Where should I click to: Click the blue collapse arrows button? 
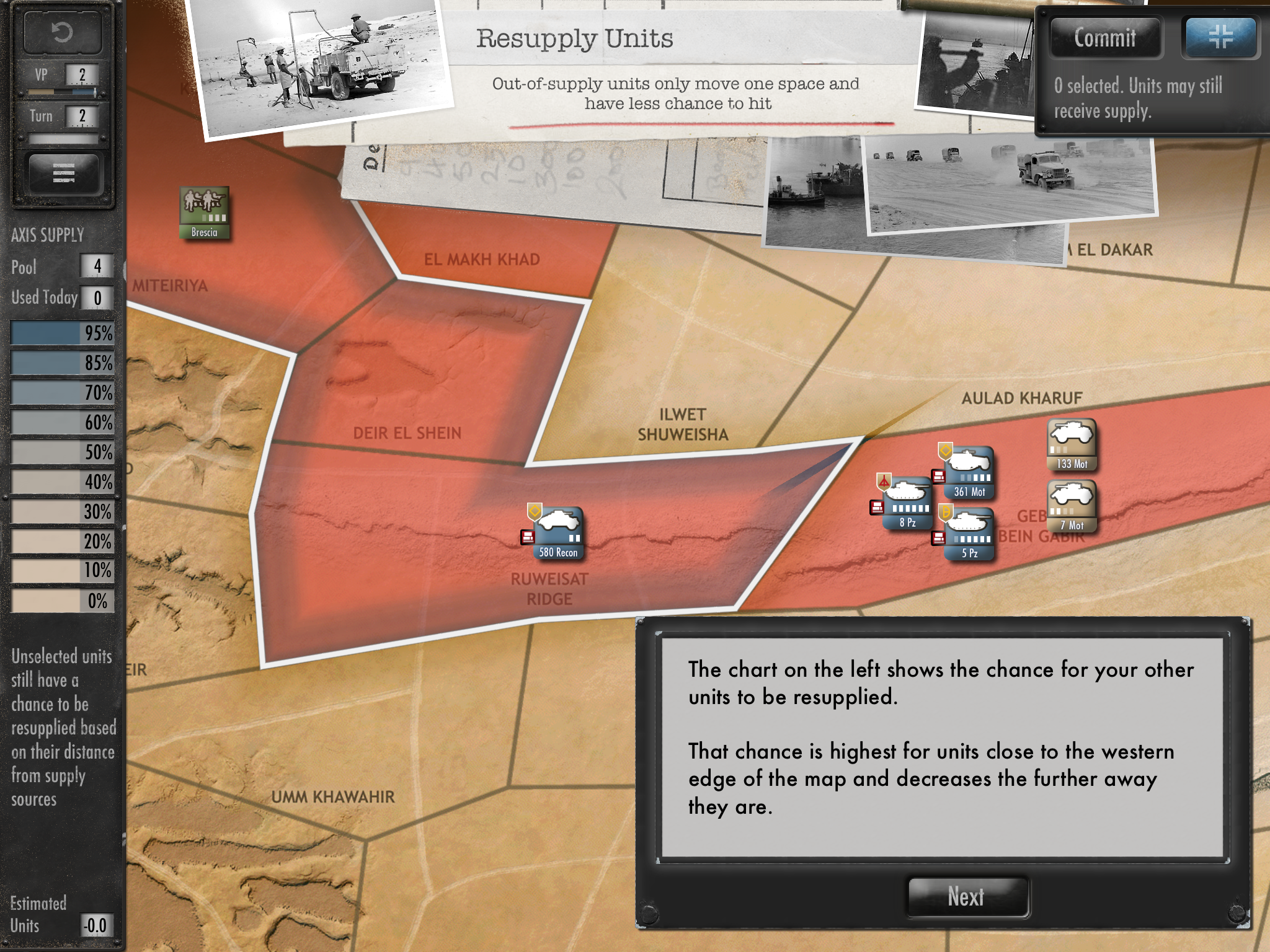(1220, 37)
